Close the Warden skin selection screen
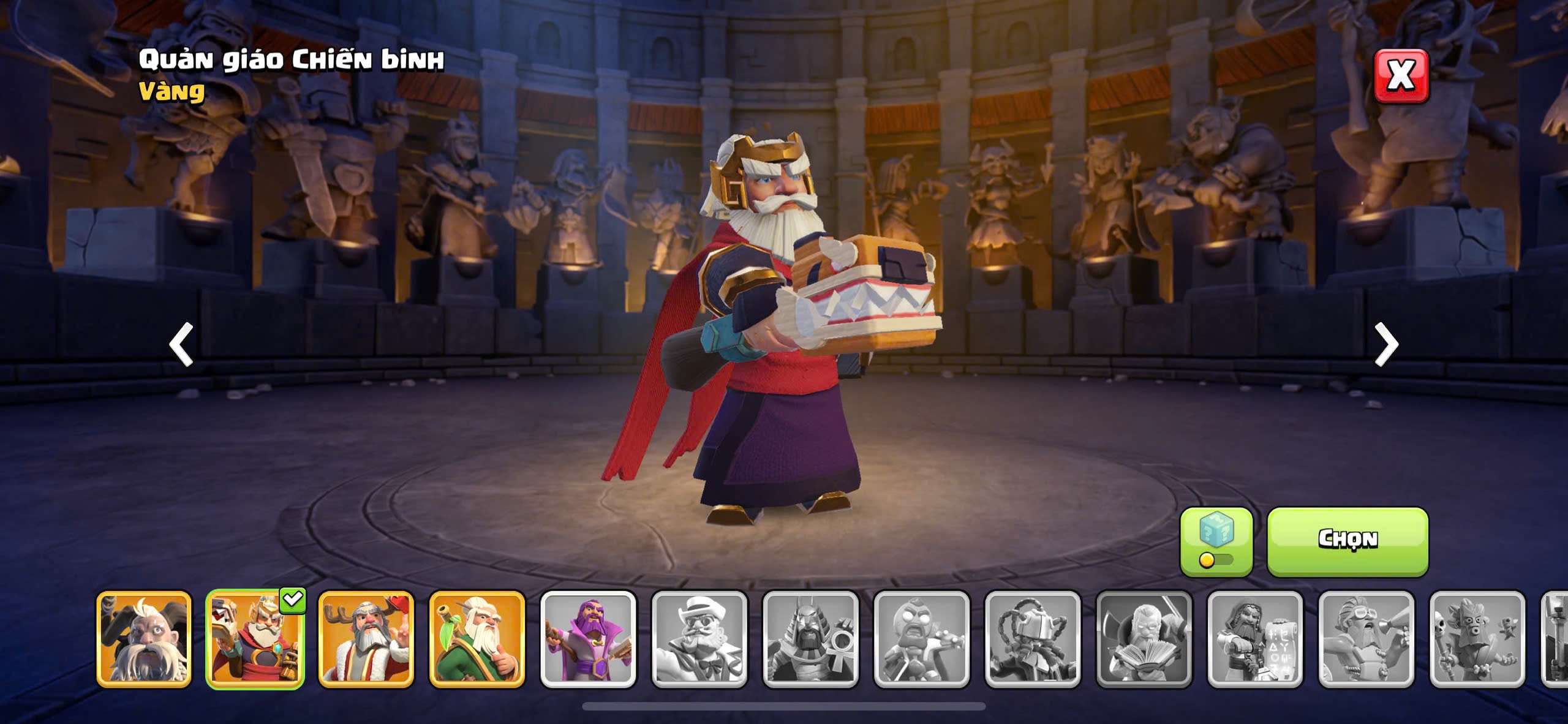Image resolution: width=1568 pixels, height=724 pixels. [1401, 76]
